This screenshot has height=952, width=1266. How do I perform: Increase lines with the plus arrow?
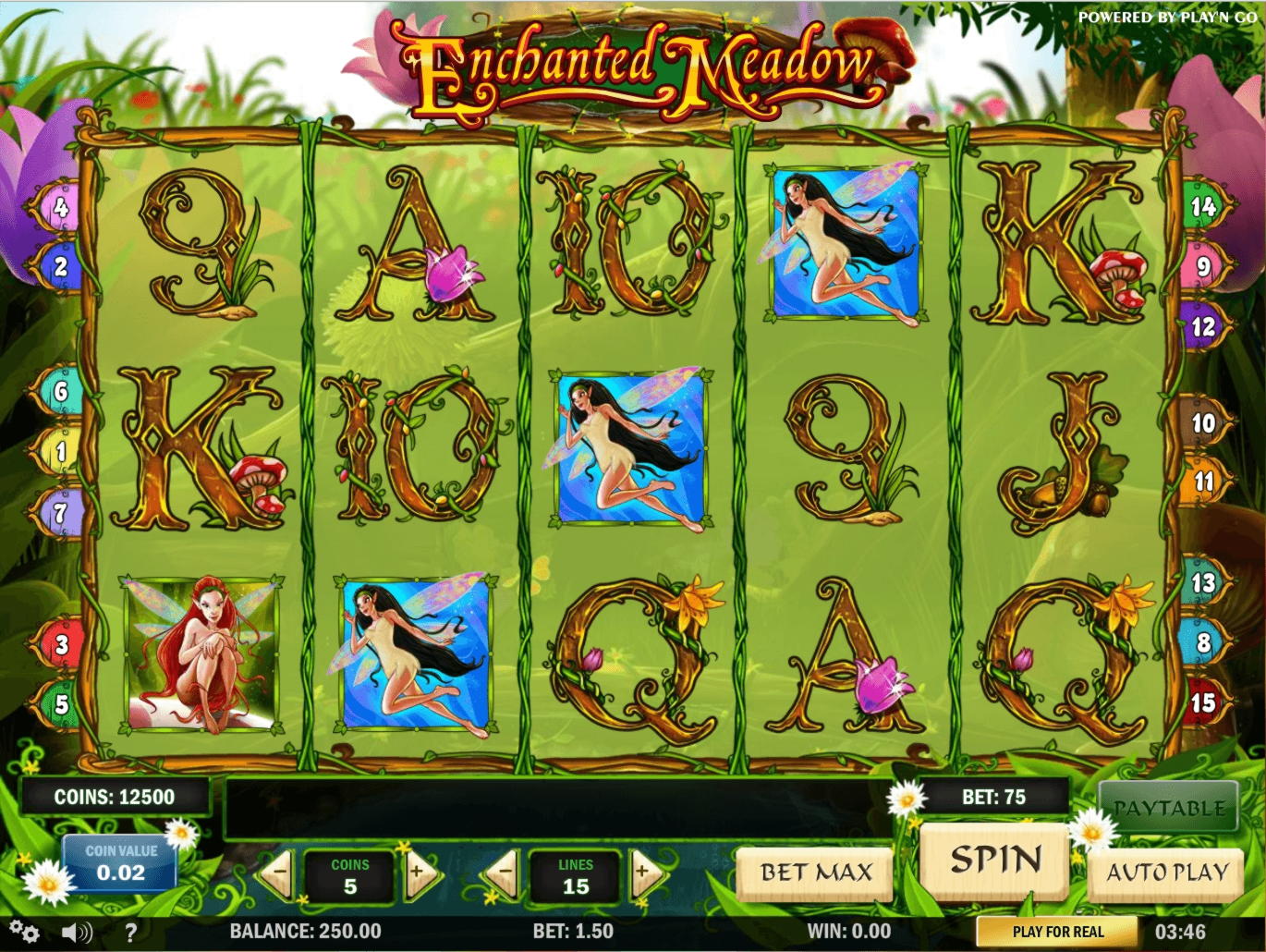click(x=645, y=873)
